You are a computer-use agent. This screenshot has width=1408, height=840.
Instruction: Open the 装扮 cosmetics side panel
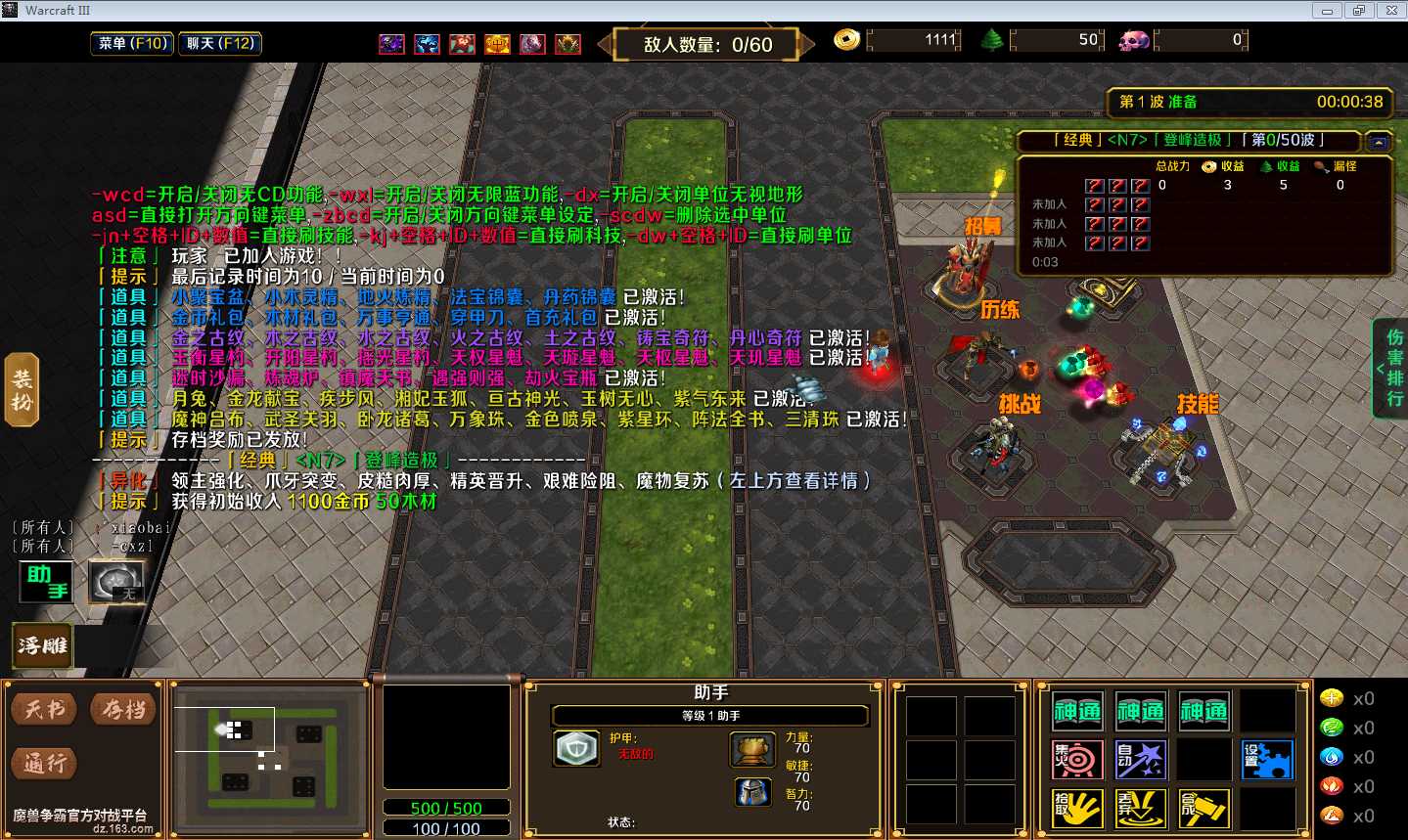point(22,390)
